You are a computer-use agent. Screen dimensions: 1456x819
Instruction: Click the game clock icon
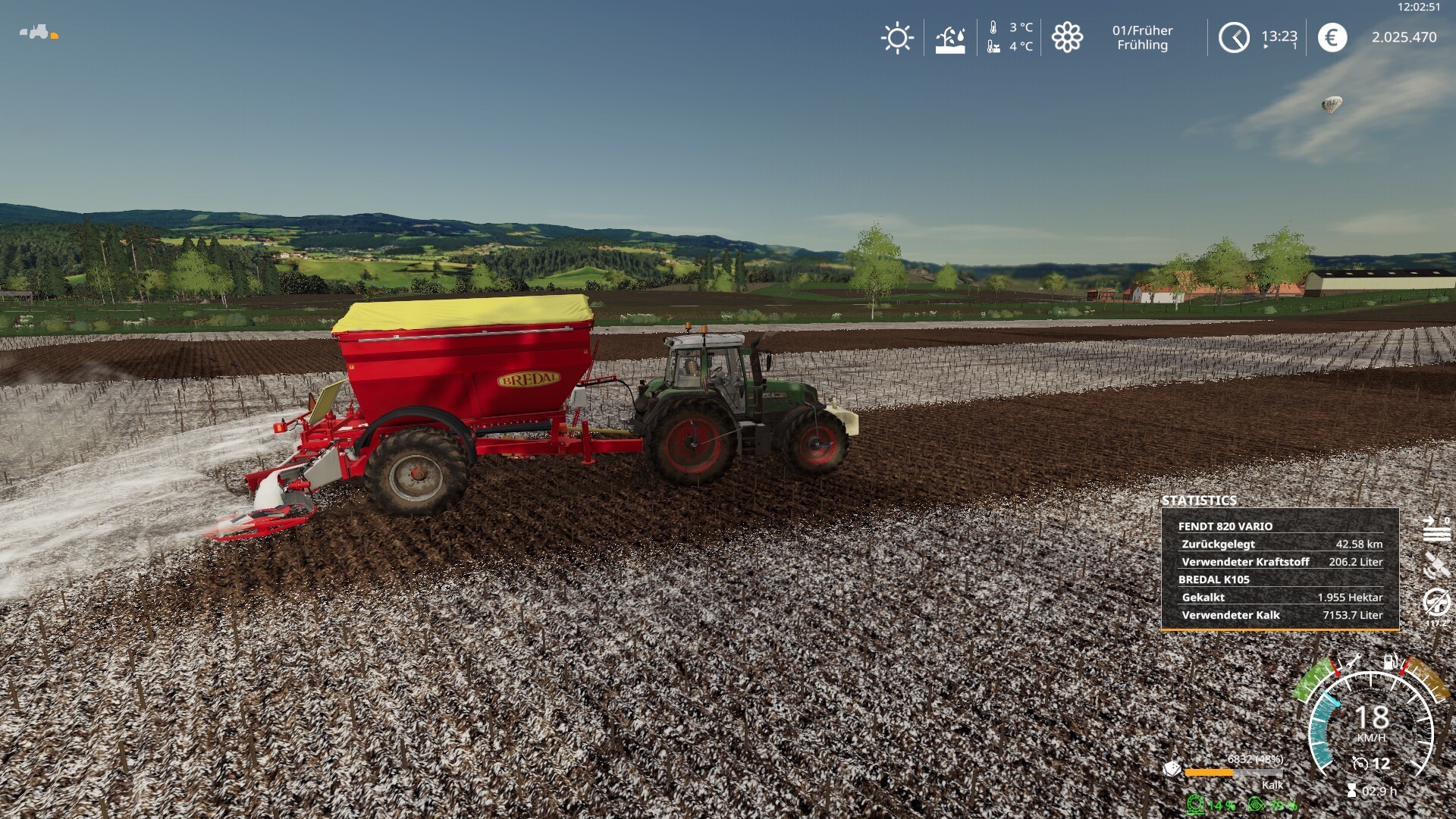pos(1234,37)
